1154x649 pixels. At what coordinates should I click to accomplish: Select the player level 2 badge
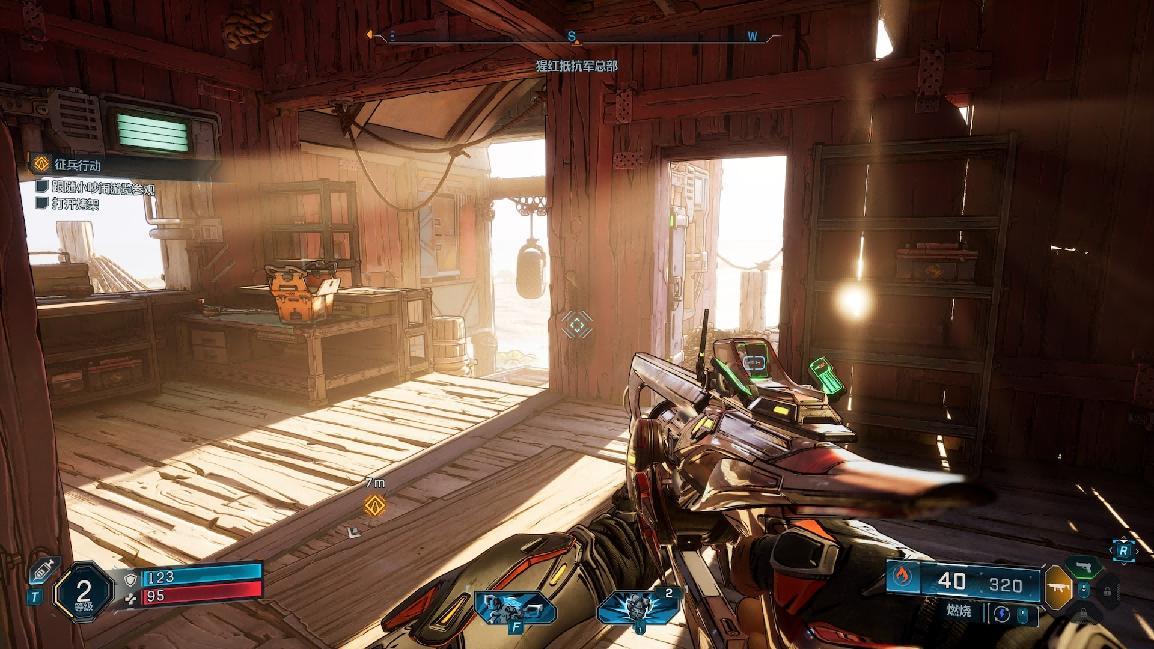click(83, 591)
